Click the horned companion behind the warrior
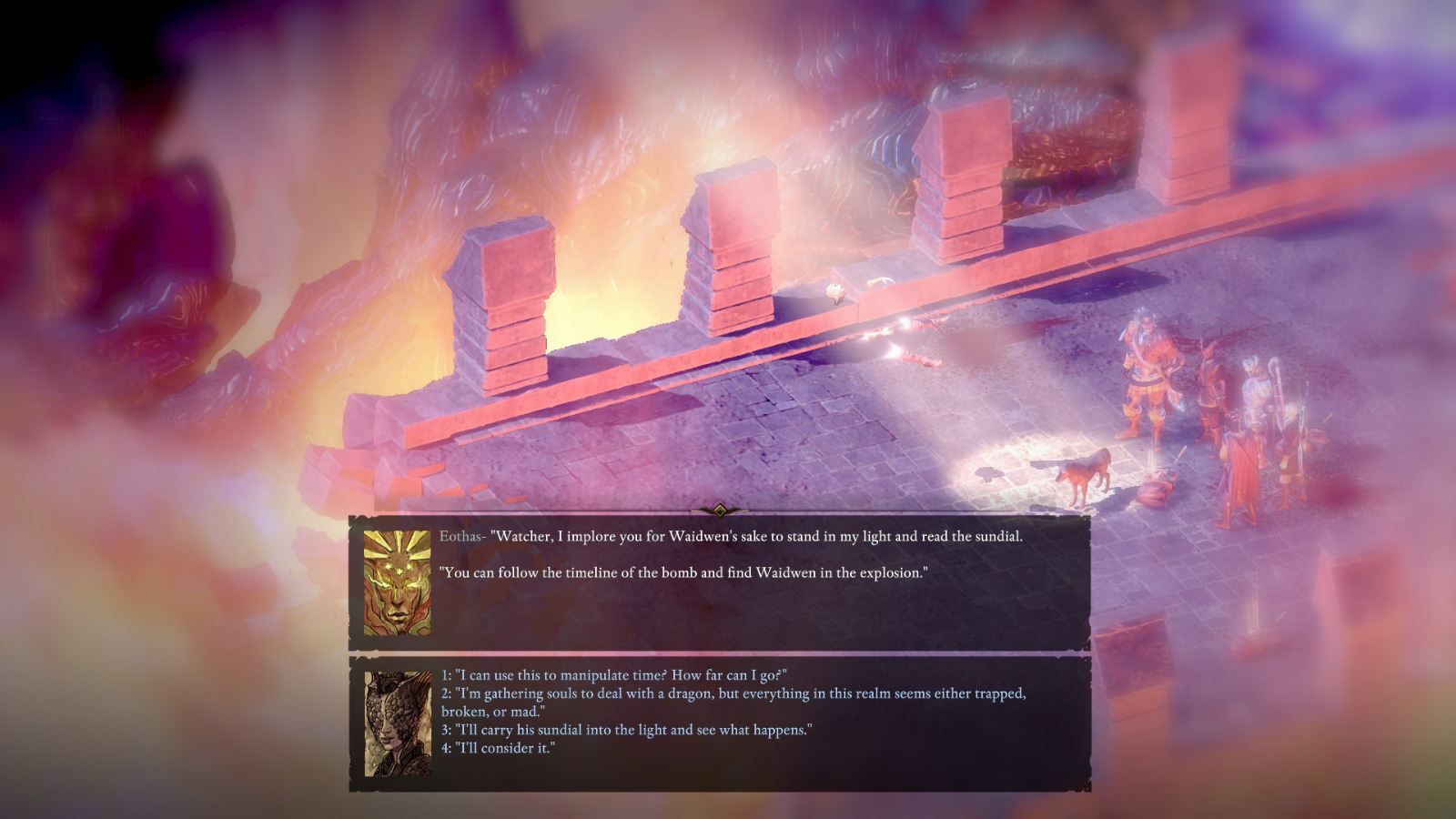 [x=1209, y=382]
